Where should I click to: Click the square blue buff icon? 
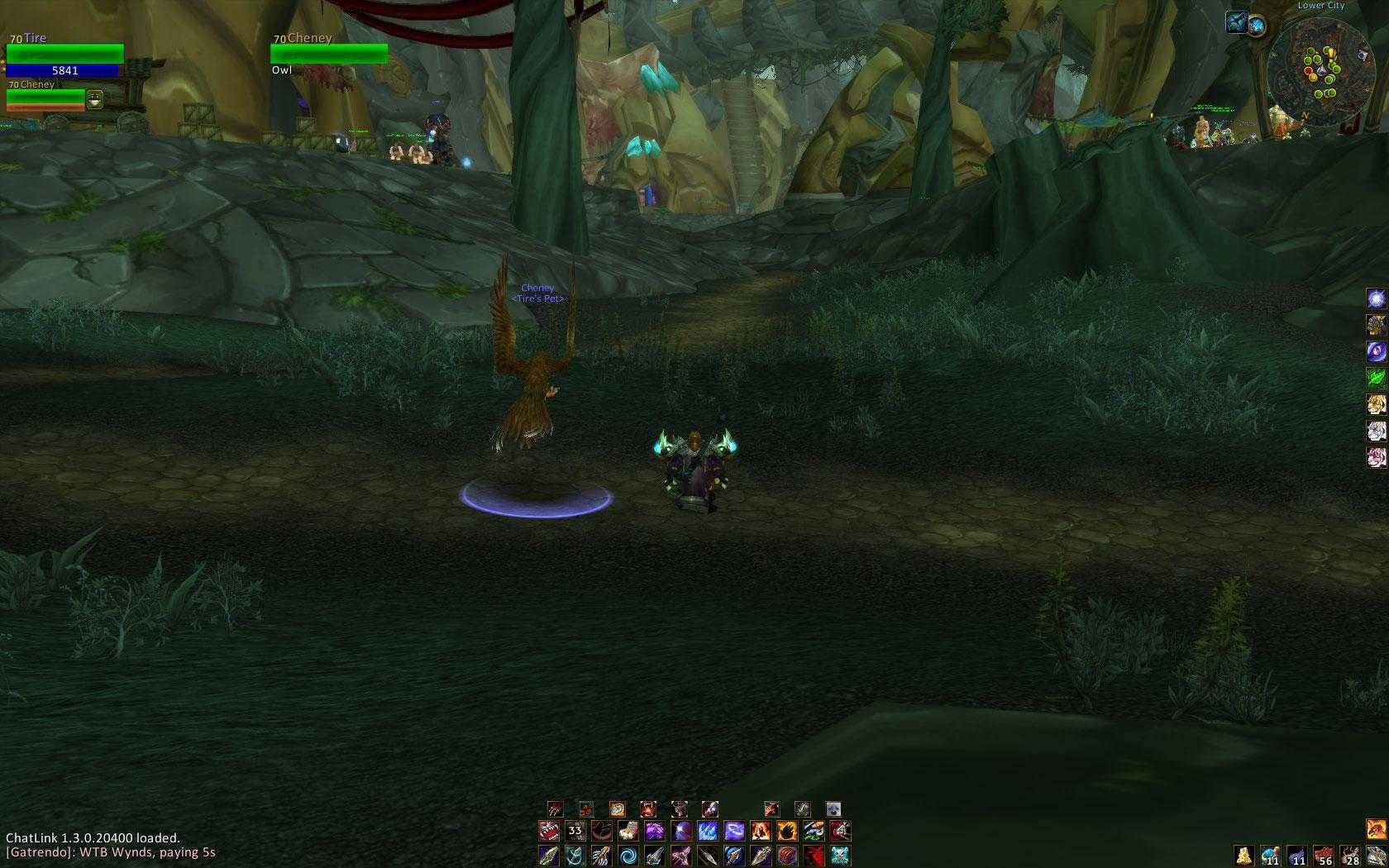1236,21
